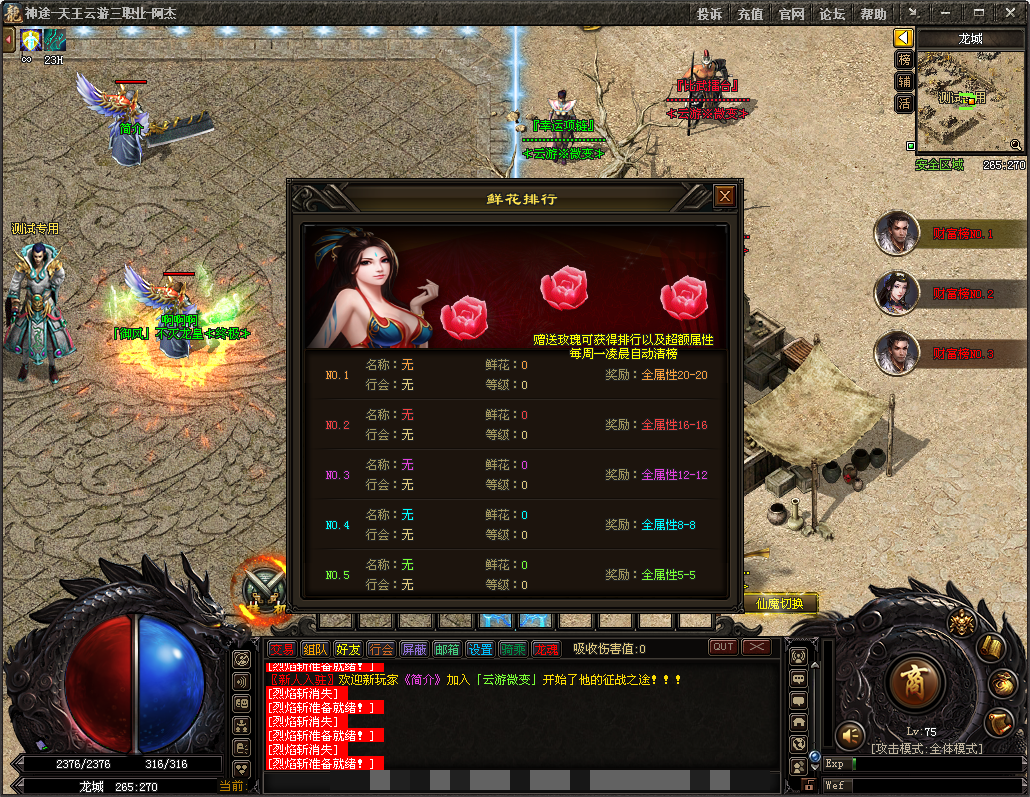Toggle the 骑乘 mount button
This screenshot has width=1030, height=797.
coord(513,649)
